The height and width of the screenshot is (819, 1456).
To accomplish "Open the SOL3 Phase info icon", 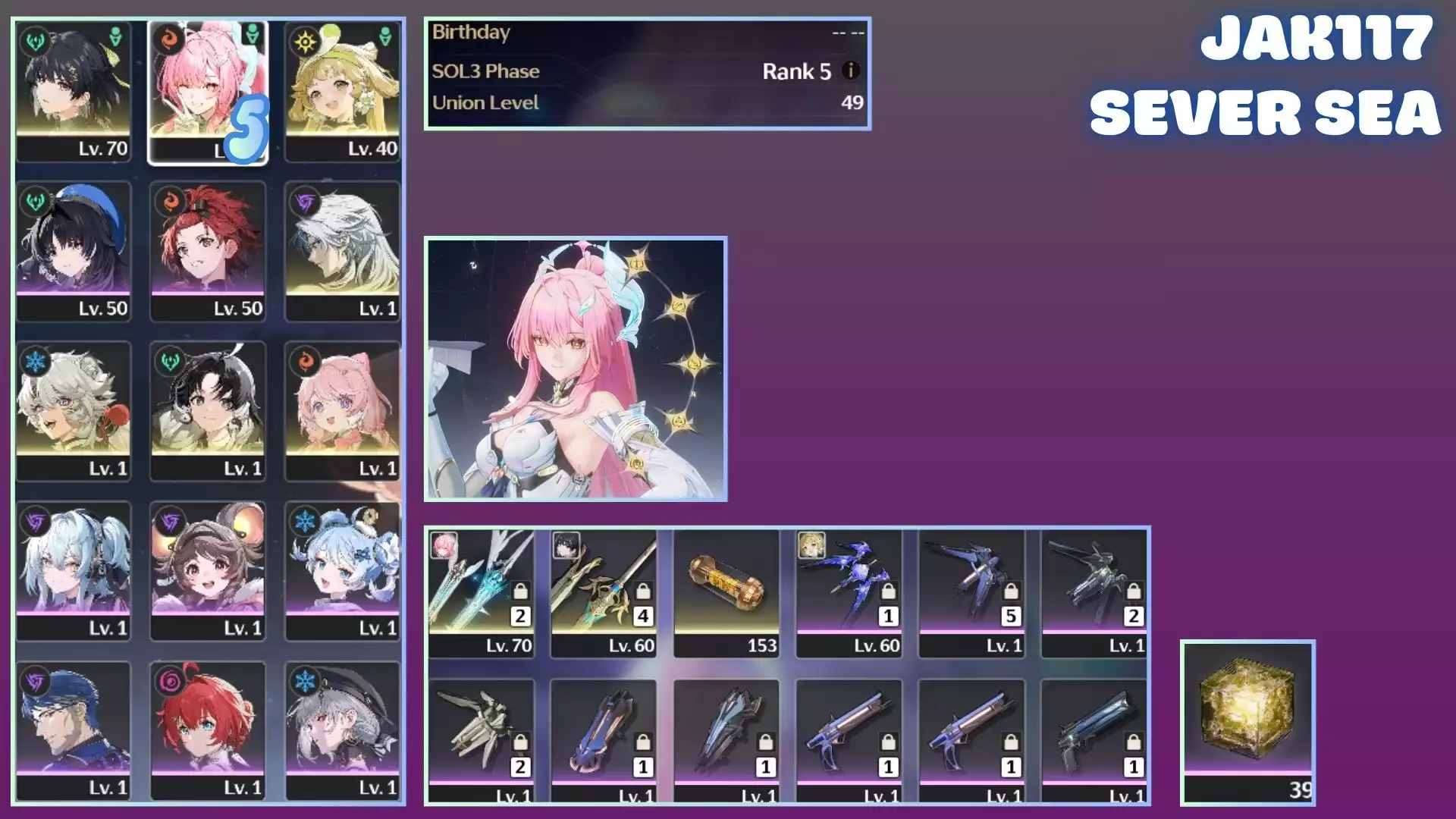I will point(851,71).
